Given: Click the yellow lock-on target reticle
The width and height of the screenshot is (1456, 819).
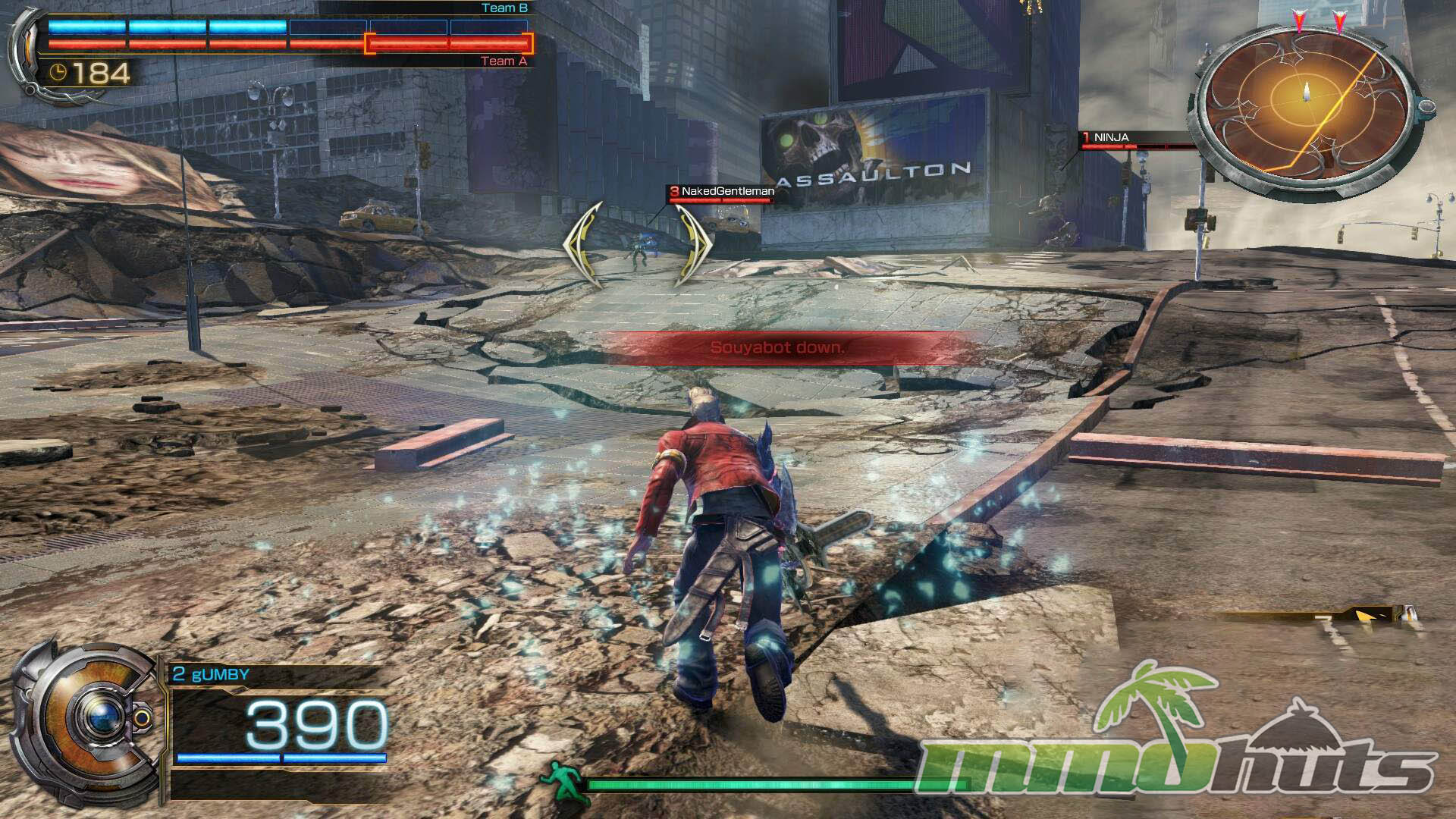Looking at the screenshot, I should pos(636,244).
